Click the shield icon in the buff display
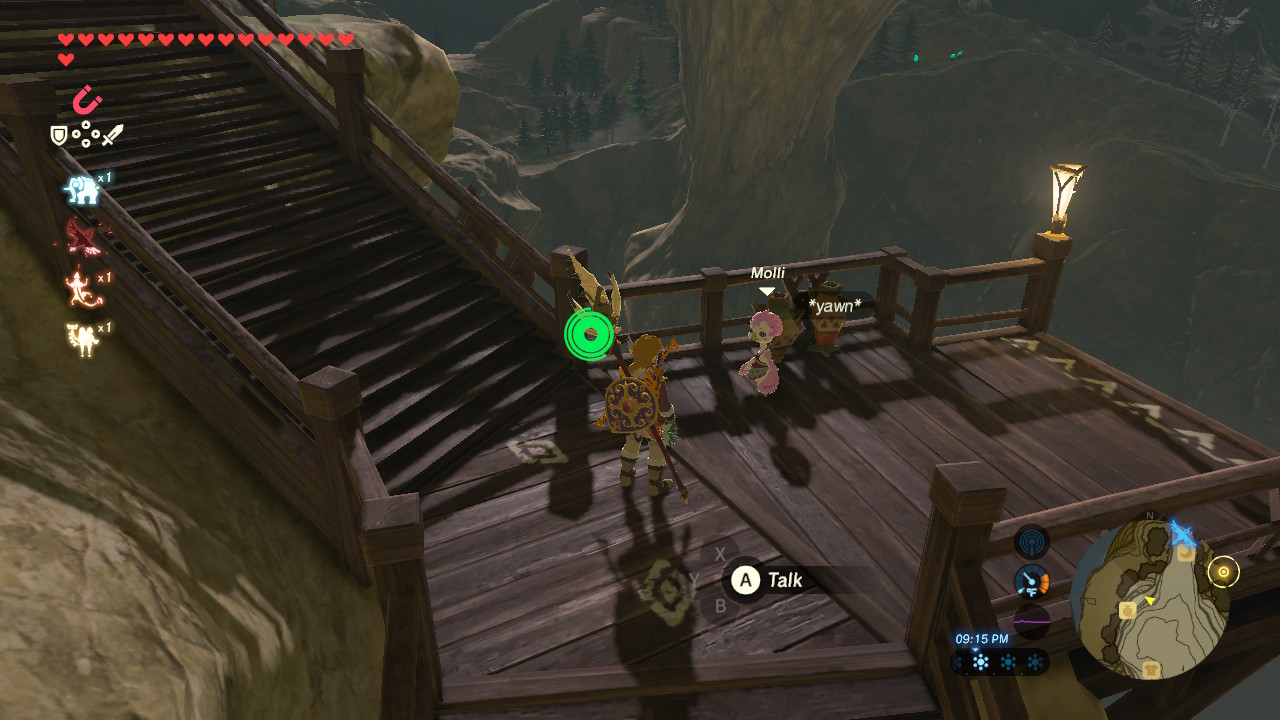The image size is (1280, 720). click(58, 135)
